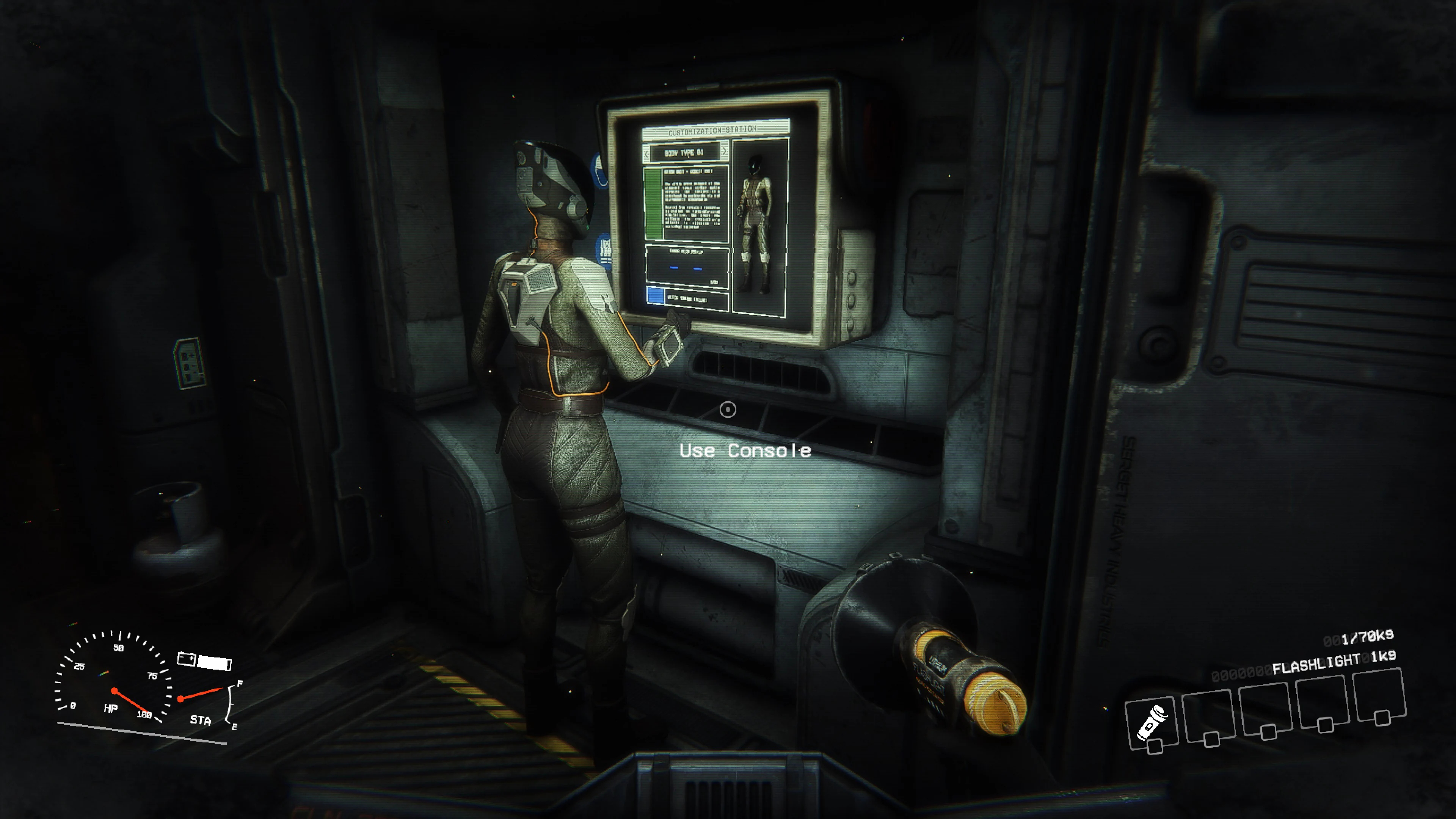Image resolution: width=1456 pixels, height=819 pixels.
Task: Expand the Visor HUD System panel
Action: pyautogui.click(x=687, y=252)
